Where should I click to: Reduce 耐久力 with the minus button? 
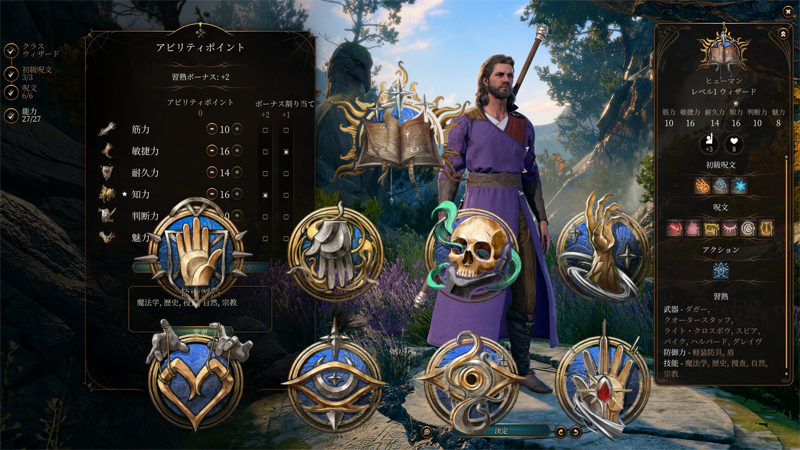click(x=212, y=173)
